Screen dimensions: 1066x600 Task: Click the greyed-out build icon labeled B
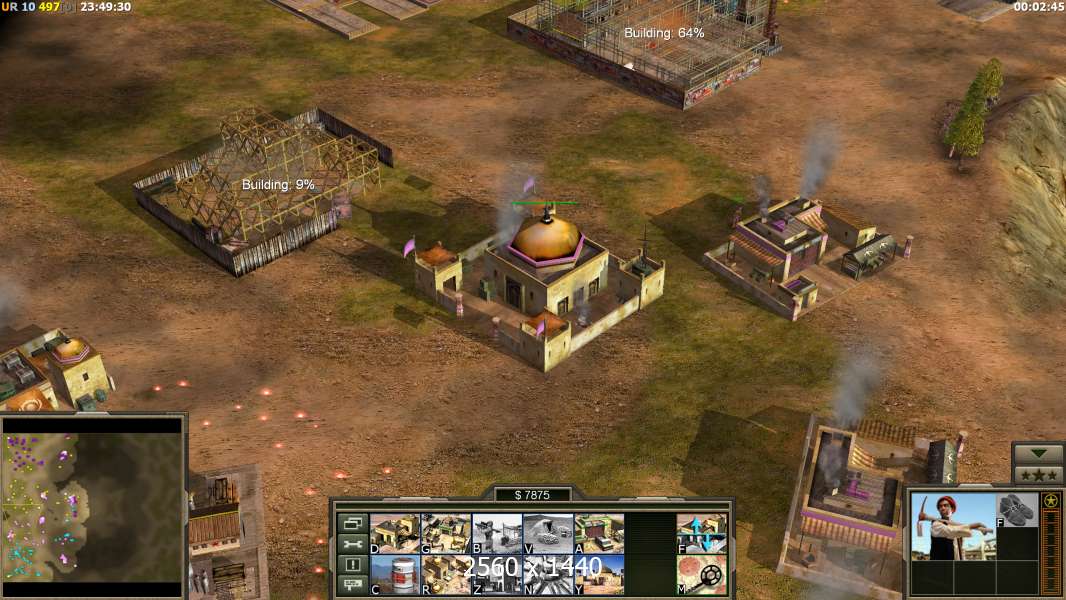pyautogui.click(x=496, y=533)
